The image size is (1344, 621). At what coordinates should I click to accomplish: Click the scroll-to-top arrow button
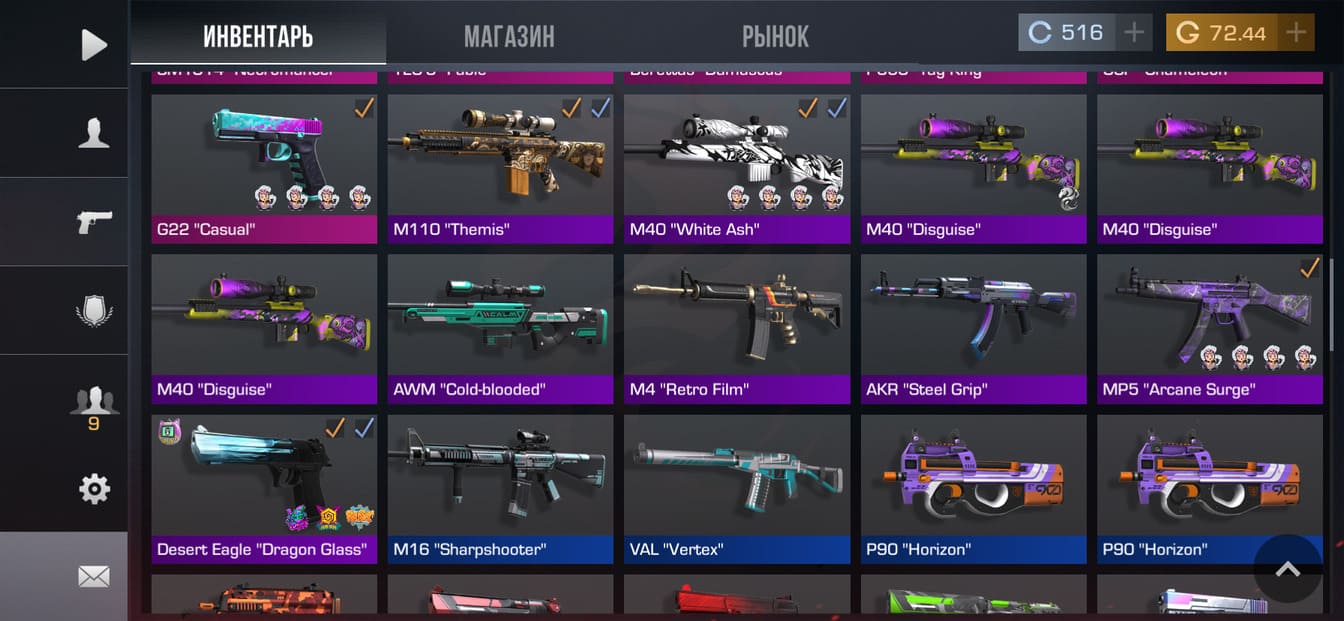pyautogui.click(x=1287, y=569)
